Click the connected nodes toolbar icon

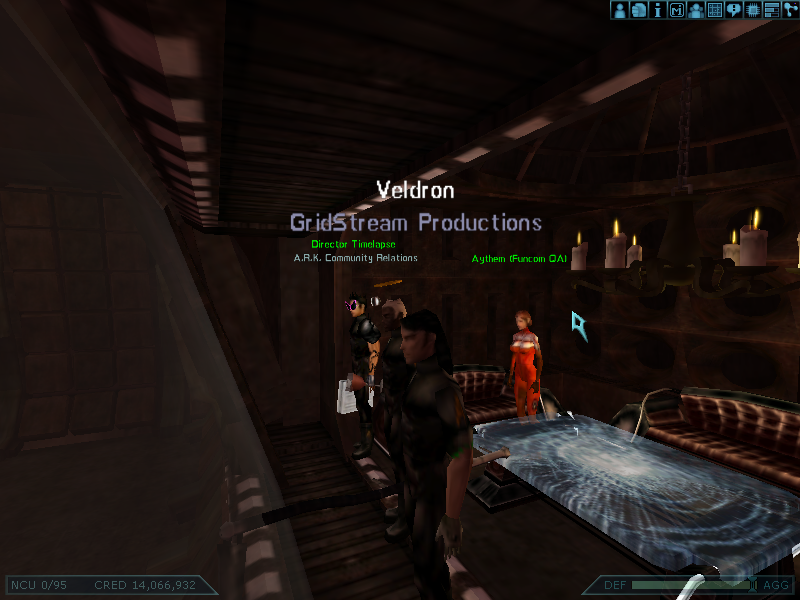click(790, 10)
